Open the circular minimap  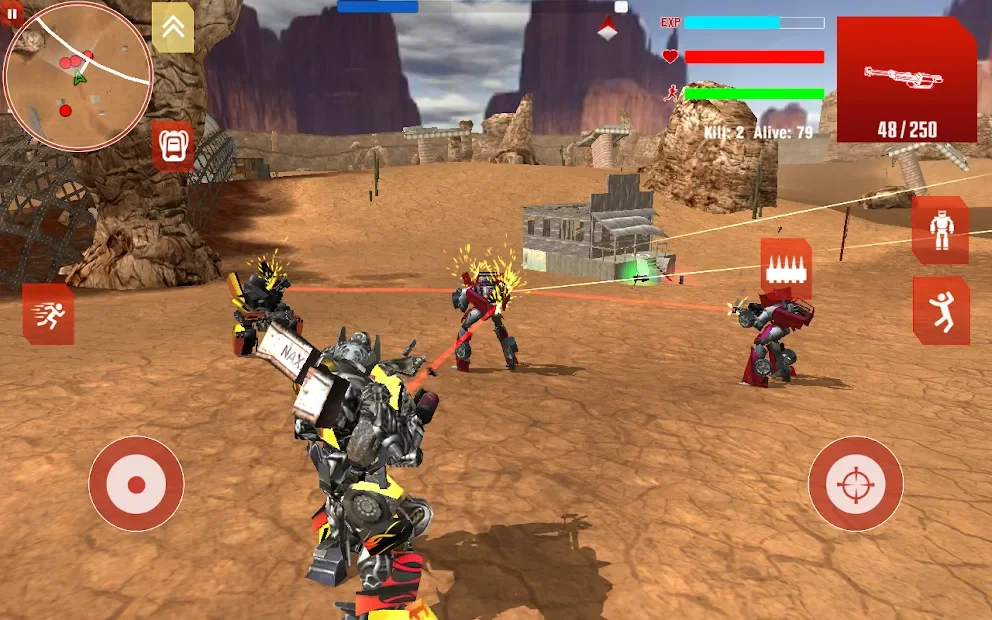pos(78,76)
